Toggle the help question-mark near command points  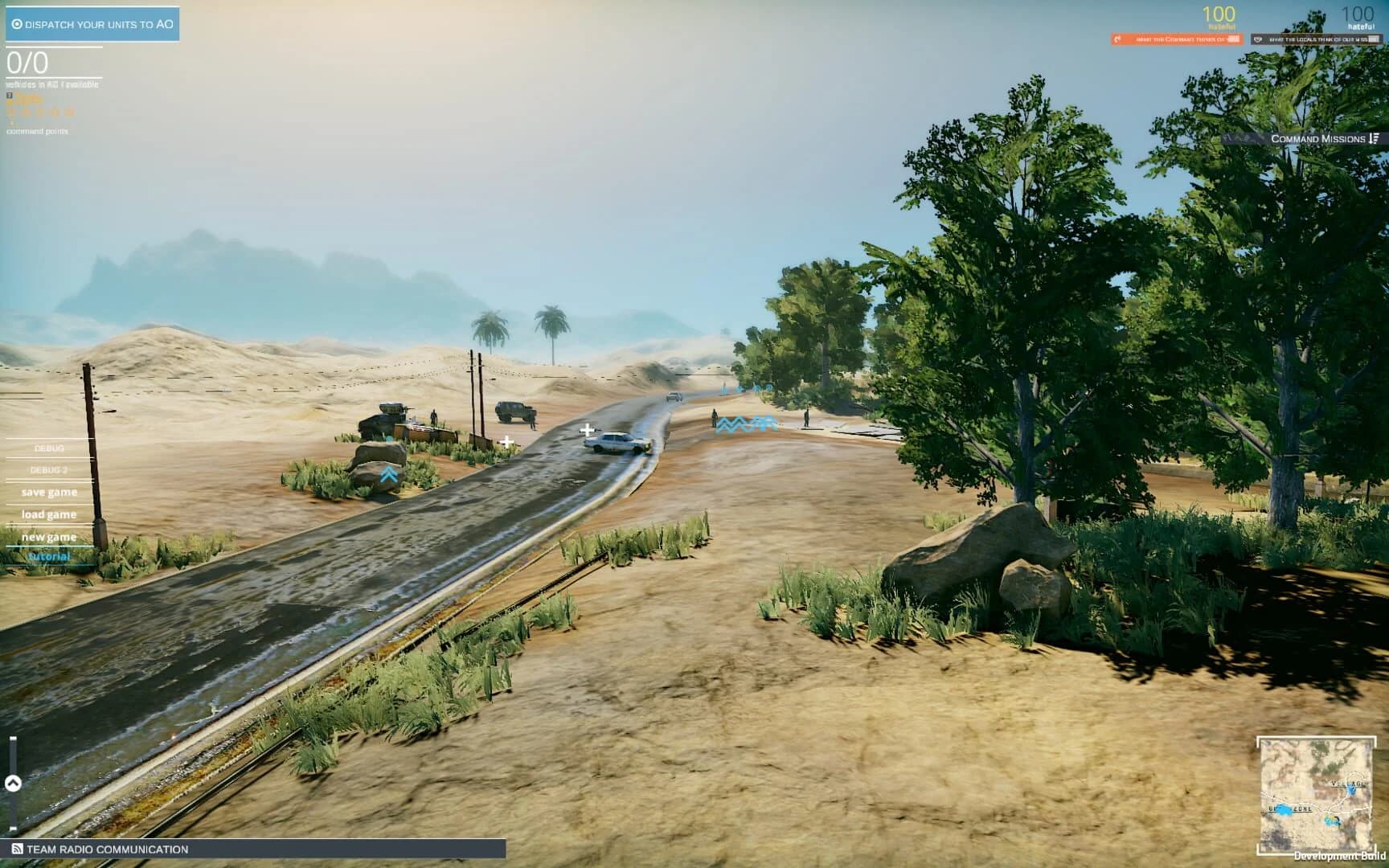coord(10,96)
